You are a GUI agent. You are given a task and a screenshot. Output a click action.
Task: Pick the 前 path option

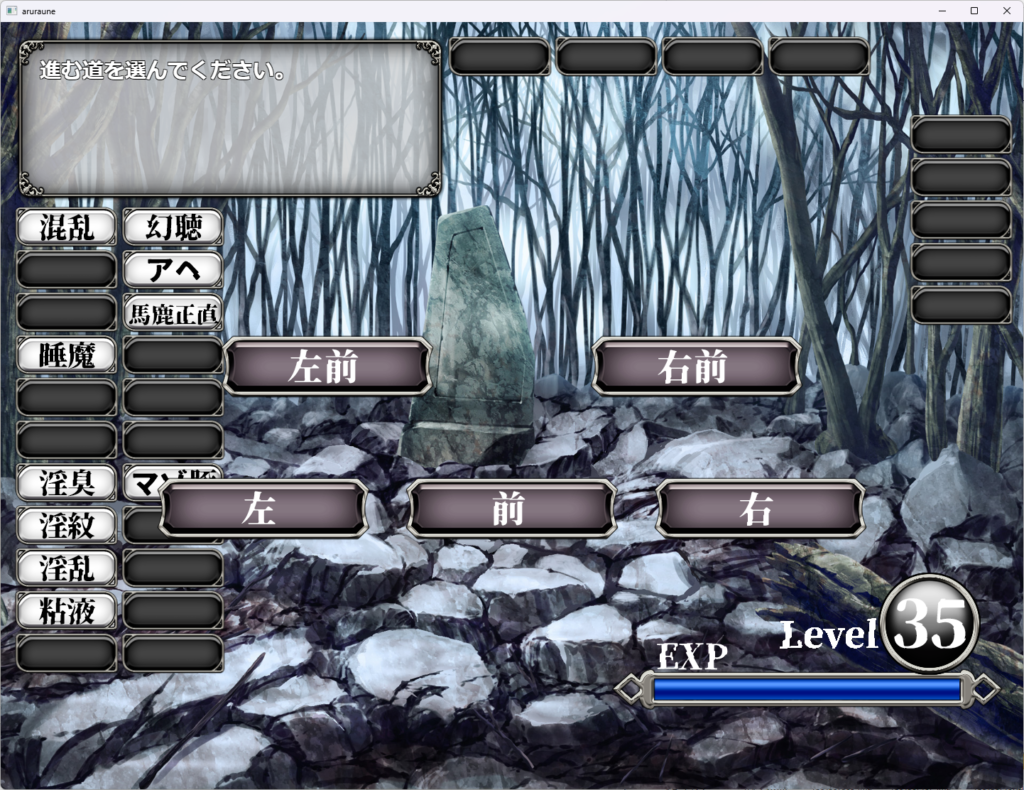tap(510, 509)
